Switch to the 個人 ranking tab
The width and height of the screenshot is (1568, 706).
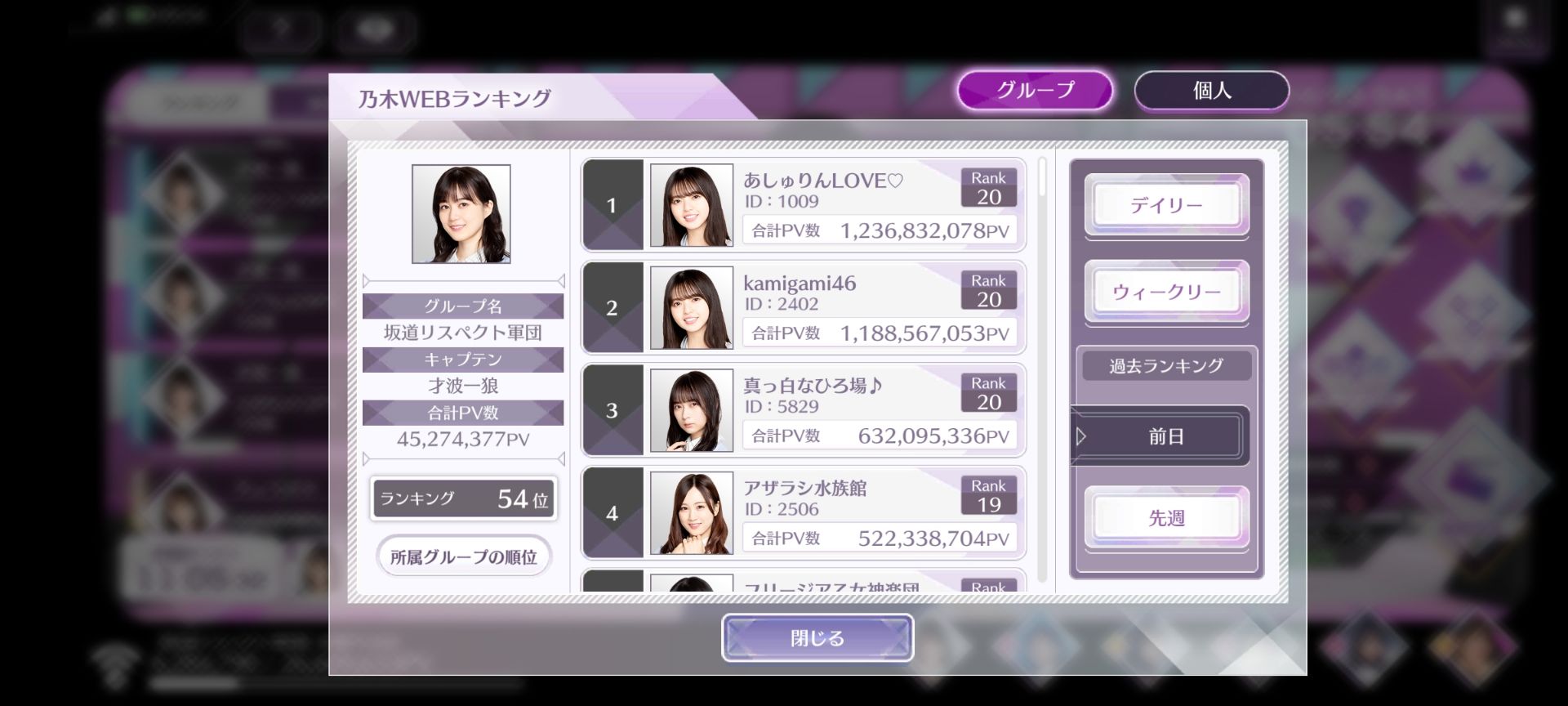point(1211,90)
